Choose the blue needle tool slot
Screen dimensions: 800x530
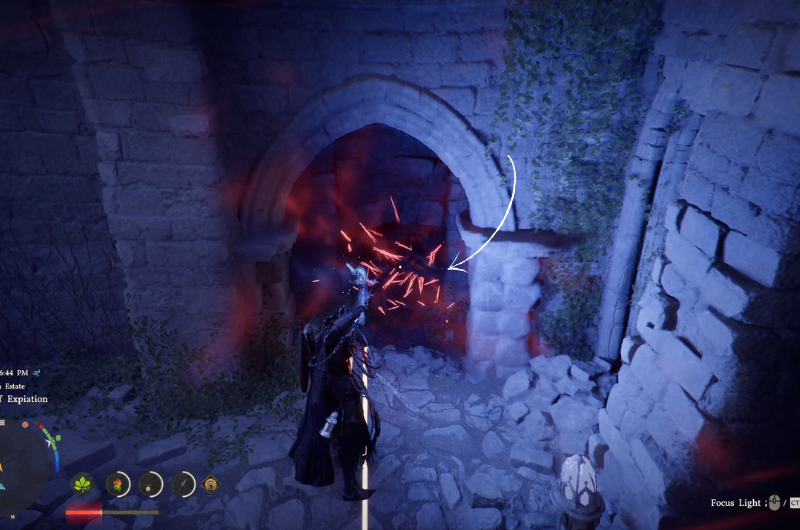(184, 484)
